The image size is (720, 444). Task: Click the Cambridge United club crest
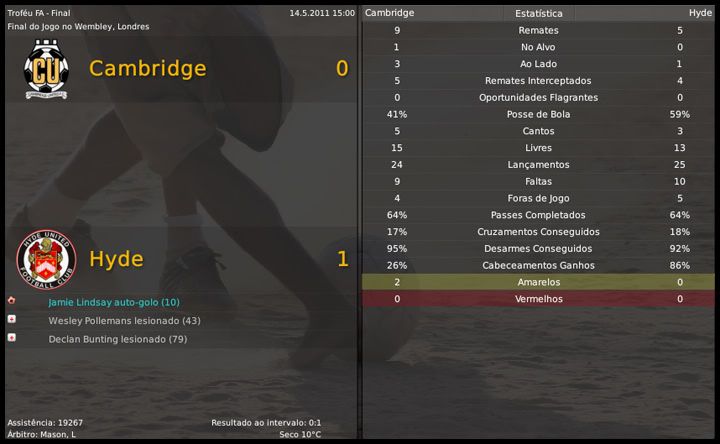45,69
